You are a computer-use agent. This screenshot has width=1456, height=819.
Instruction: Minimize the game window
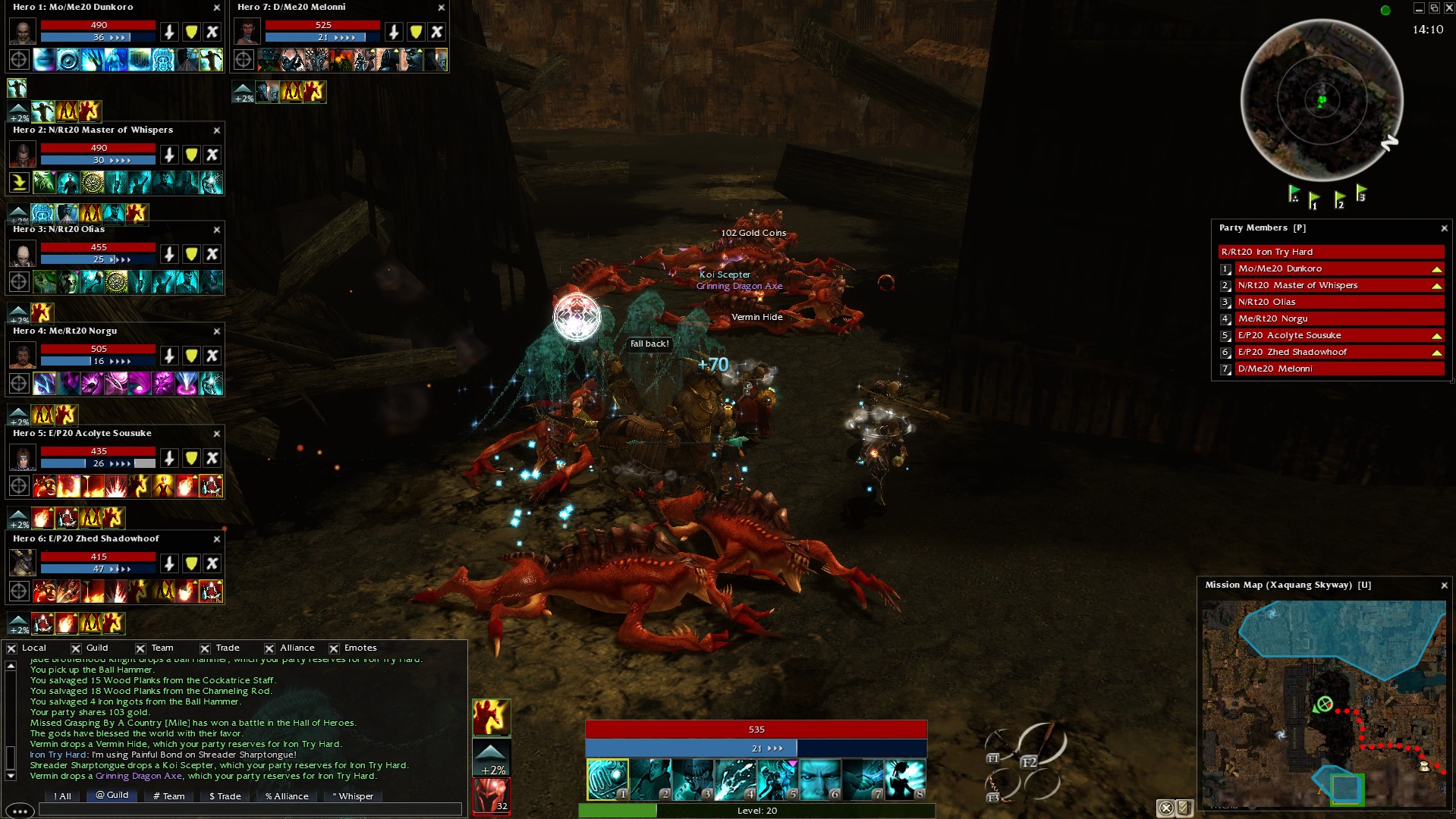coord(1418,8)
